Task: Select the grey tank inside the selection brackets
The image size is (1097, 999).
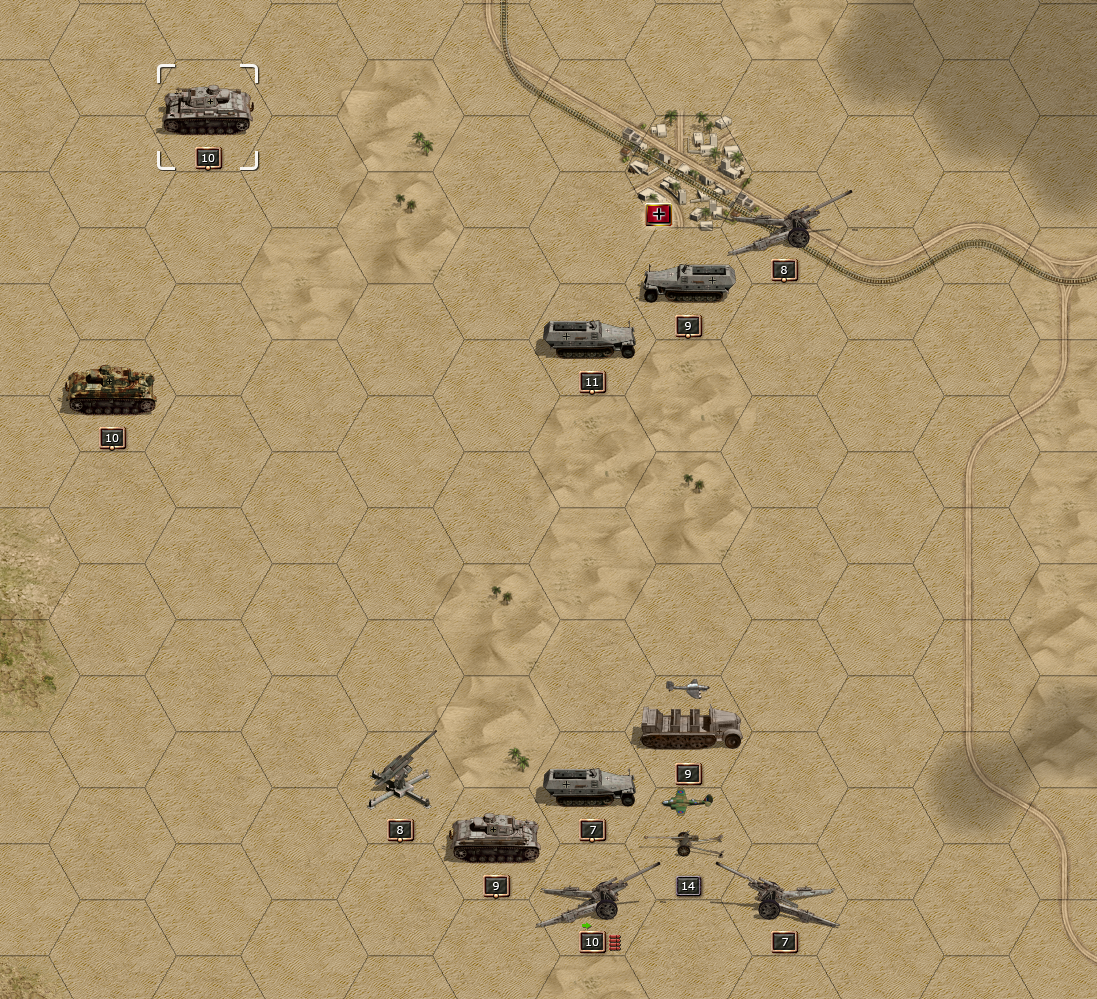Action: point(207,110)
